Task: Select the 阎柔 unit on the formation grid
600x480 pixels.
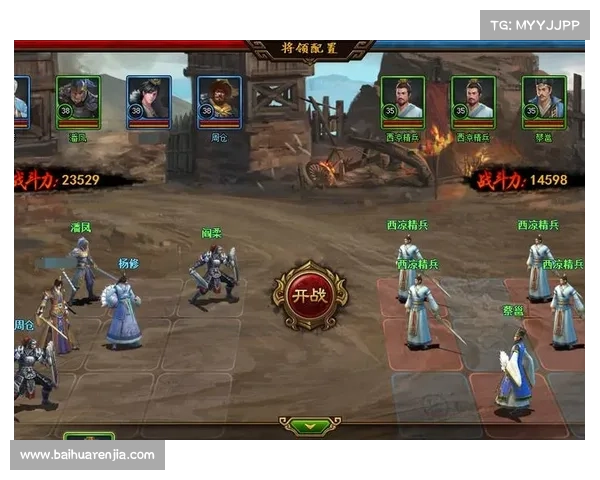Action: (x=214, y=272)
